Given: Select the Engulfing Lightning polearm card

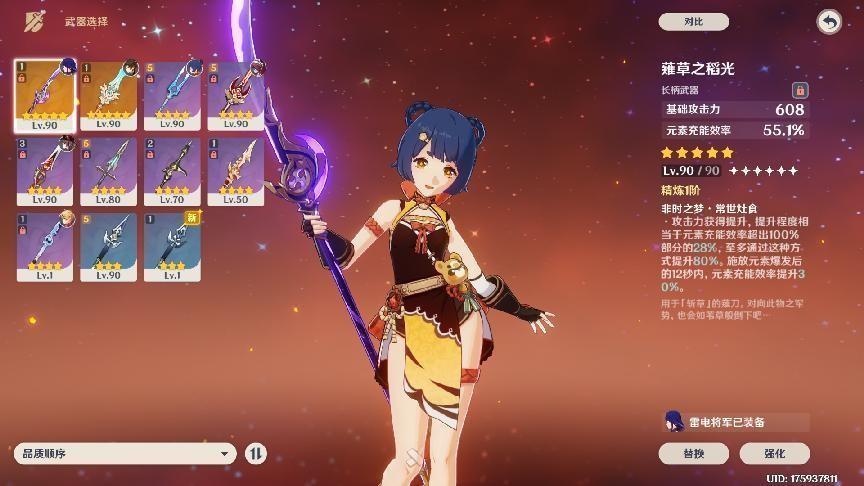Looking at the screenshot, I should coord(44,94).
